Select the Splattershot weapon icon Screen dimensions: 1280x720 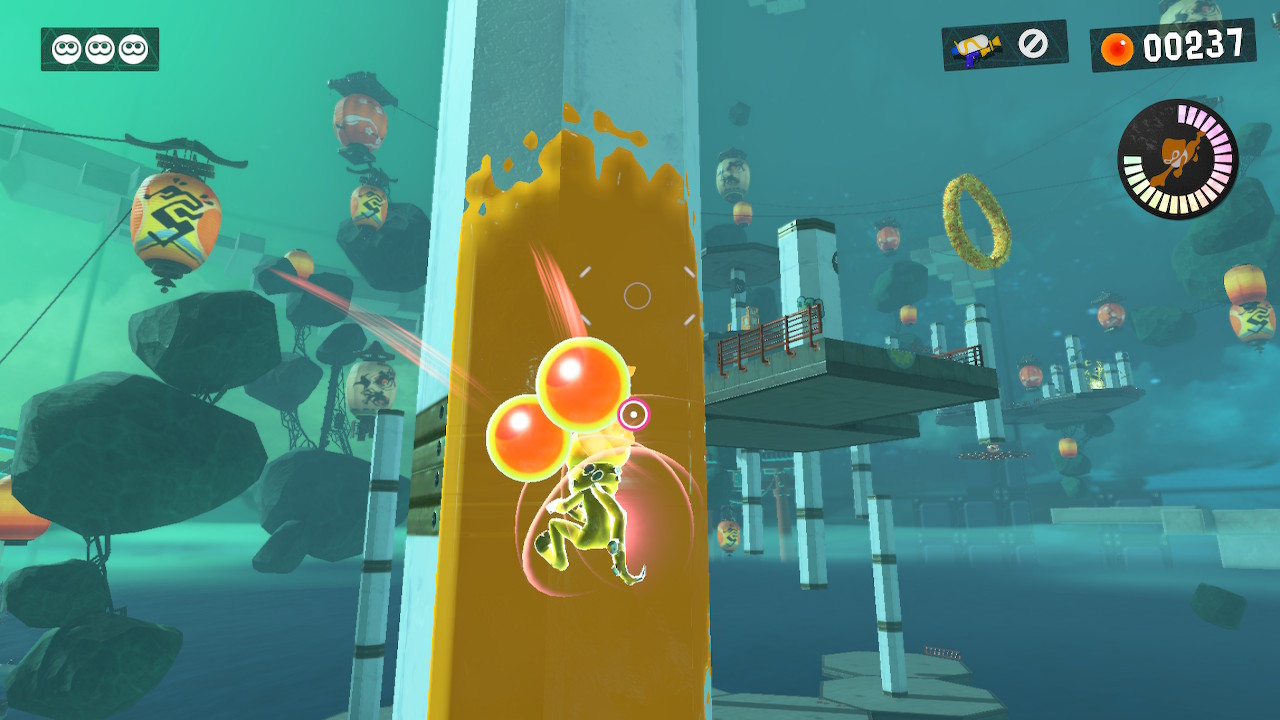[977, 46]
